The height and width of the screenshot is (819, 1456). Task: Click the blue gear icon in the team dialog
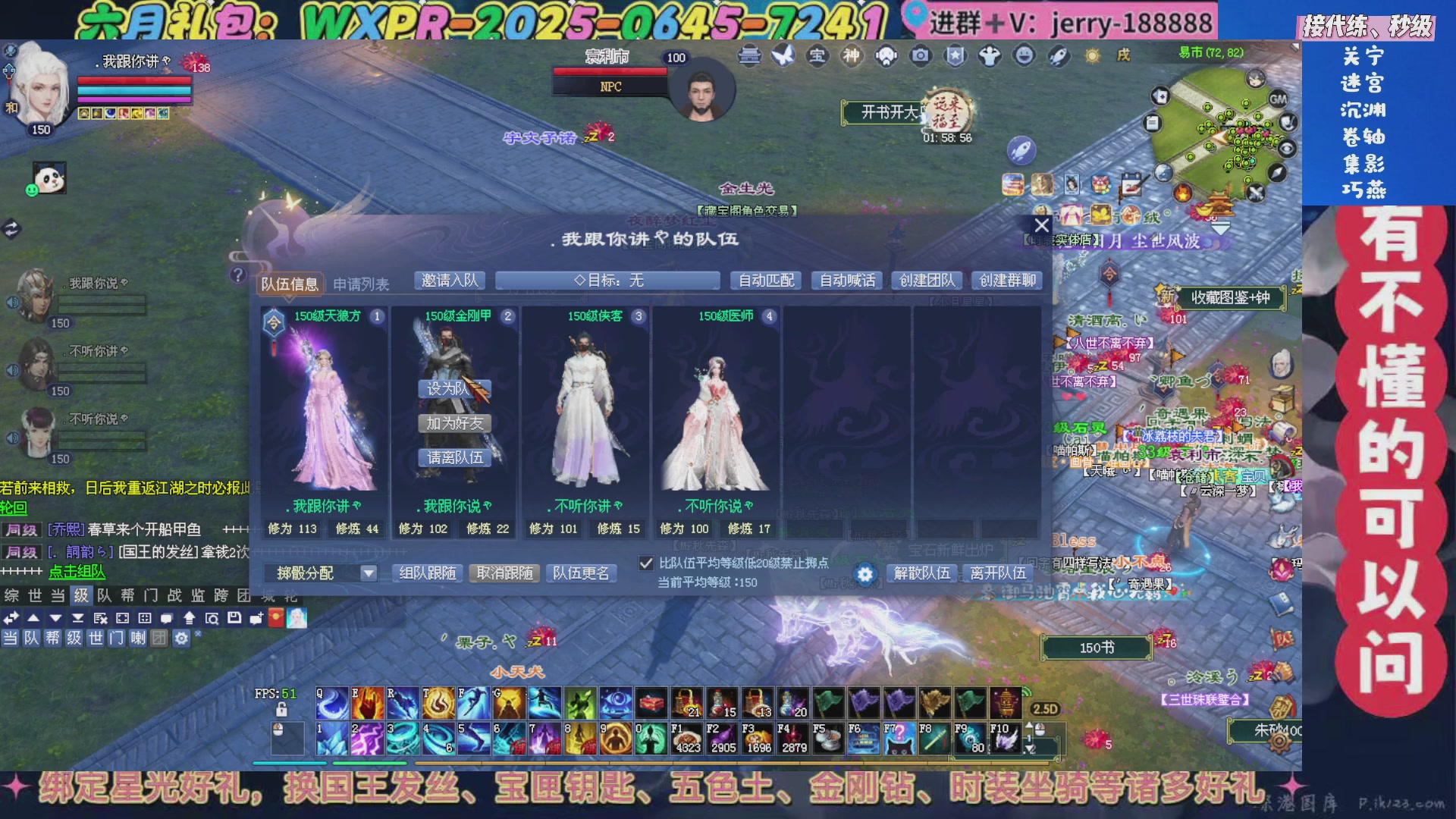(x=864, y=575)
